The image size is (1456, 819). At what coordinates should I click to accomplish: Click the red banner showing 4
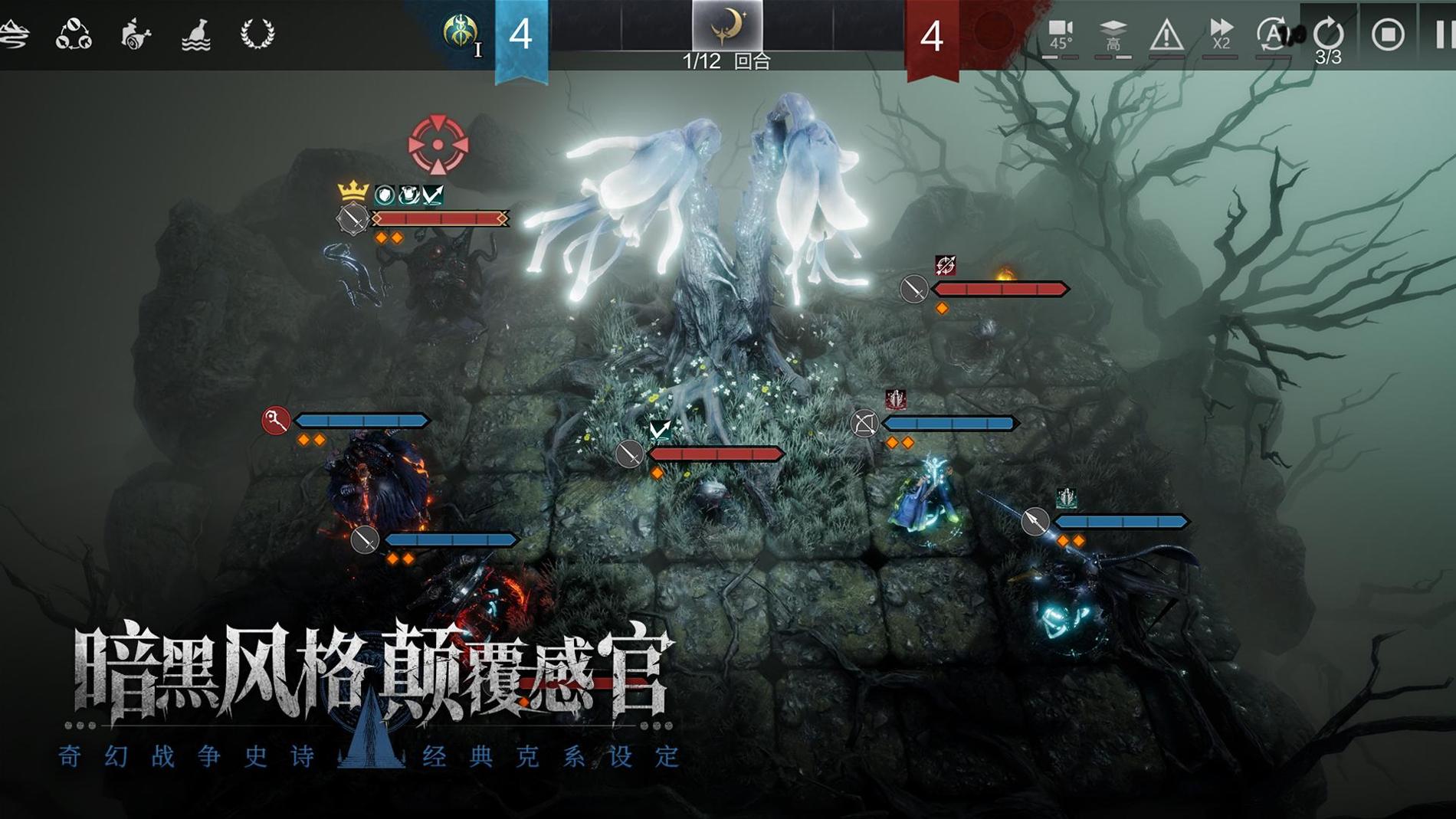pos(931,34)
